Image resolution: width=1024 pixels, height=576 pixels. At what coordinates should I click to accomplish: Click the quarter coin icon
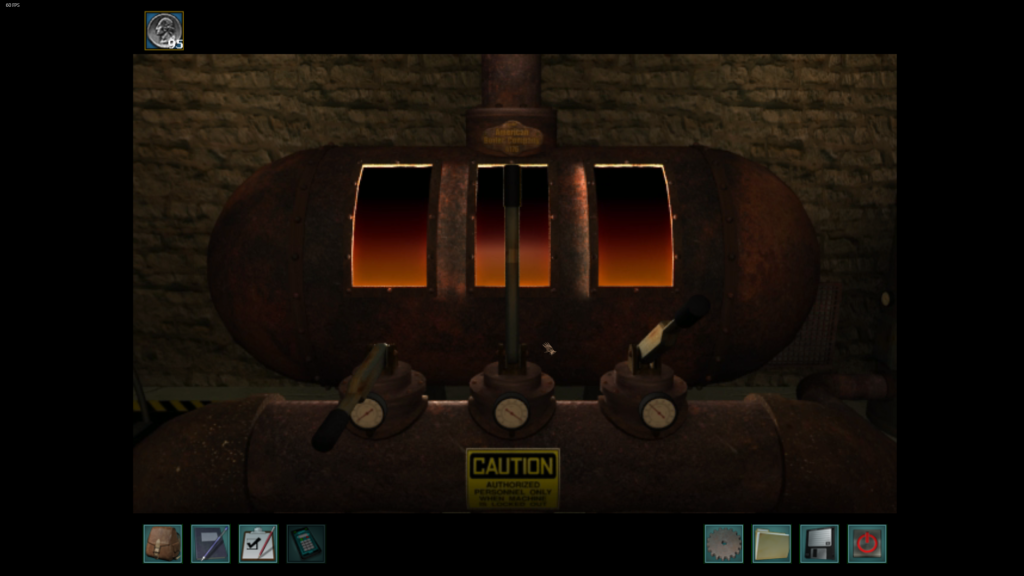[x=163, y=30]
